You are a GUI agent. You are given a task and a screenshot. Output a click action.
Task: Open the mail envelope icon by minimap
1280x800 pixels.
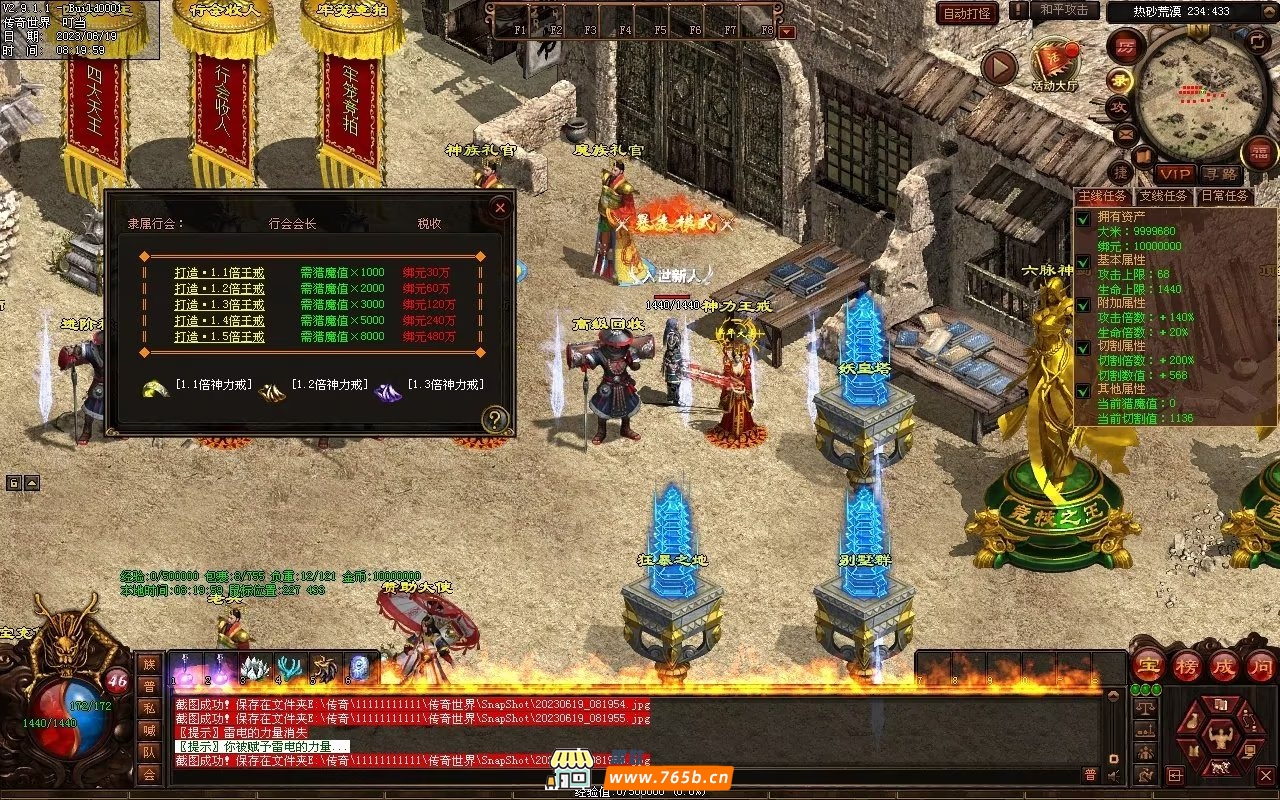tap(1125, 132)
